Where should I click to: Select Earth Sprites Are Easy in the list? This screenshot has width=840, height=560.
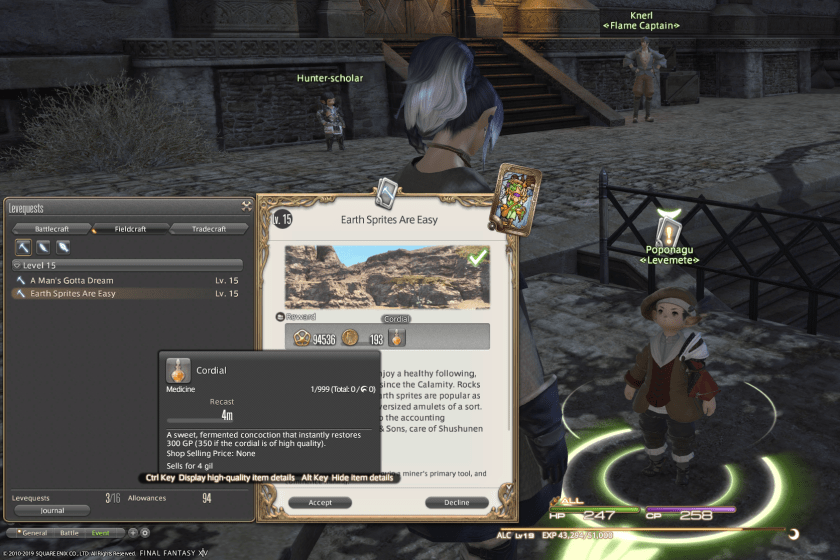coord(72,294)
